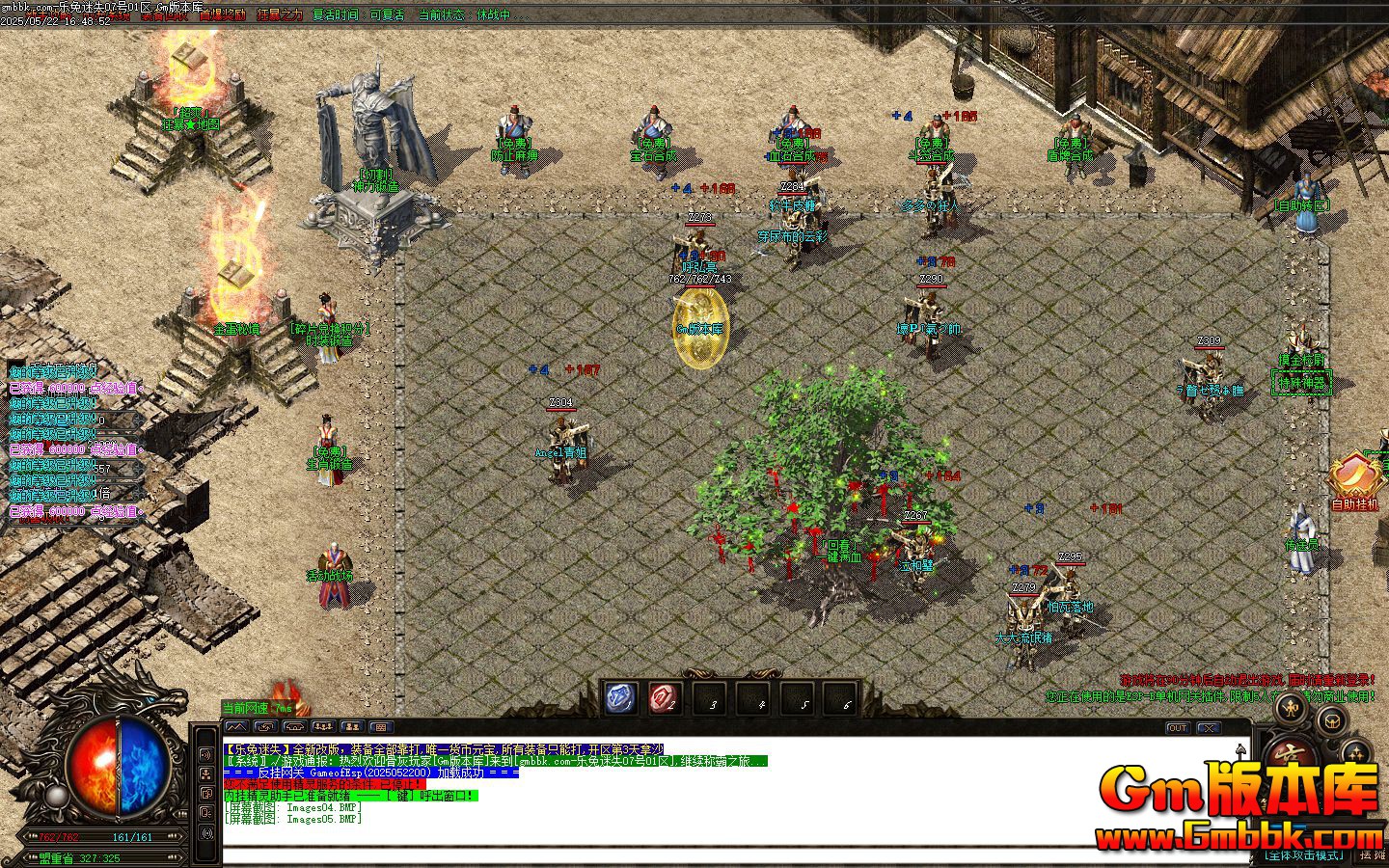1389x868 pixels.
Task: Click the swordsman combat-mode circle icon
Action: pos(1291,707)
